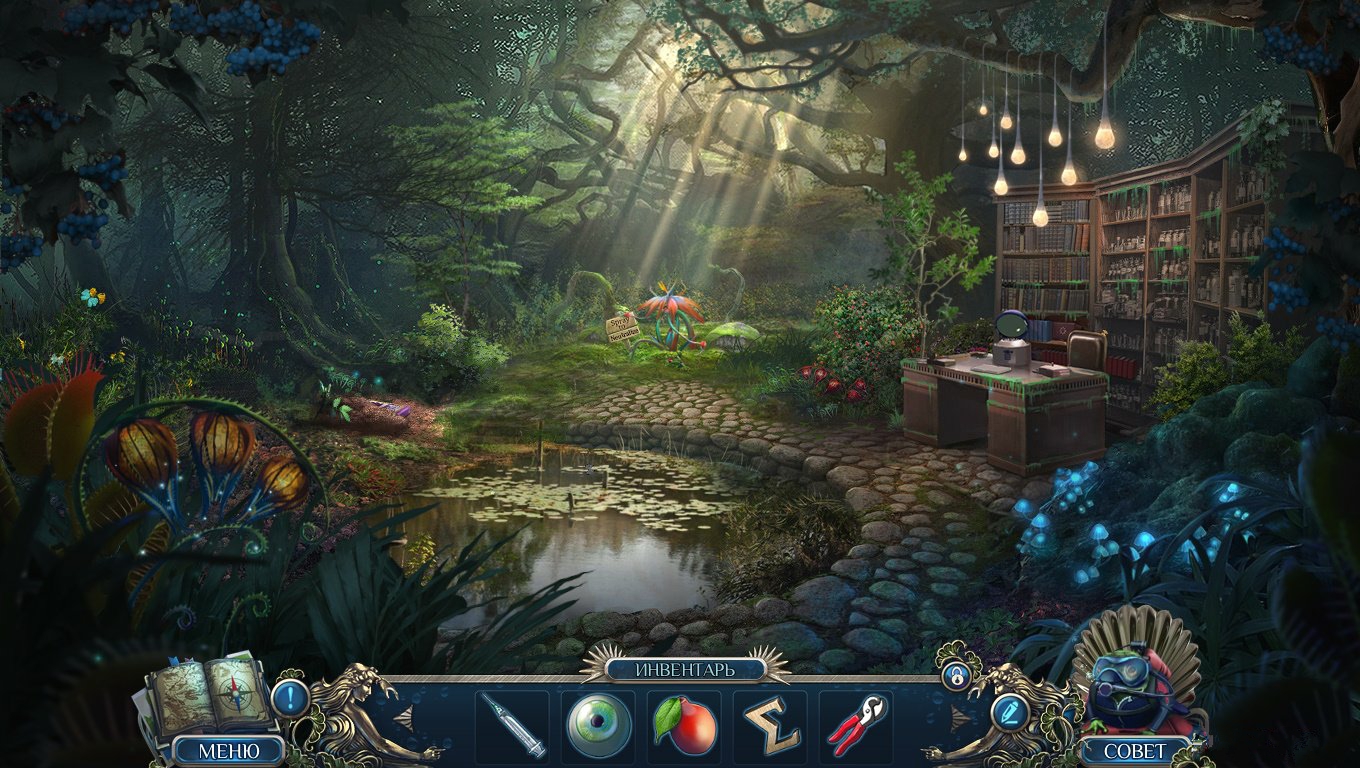Ask for a hint with Совет
The height and width of the screenshot is (768, 1360).
point(1135,751)
